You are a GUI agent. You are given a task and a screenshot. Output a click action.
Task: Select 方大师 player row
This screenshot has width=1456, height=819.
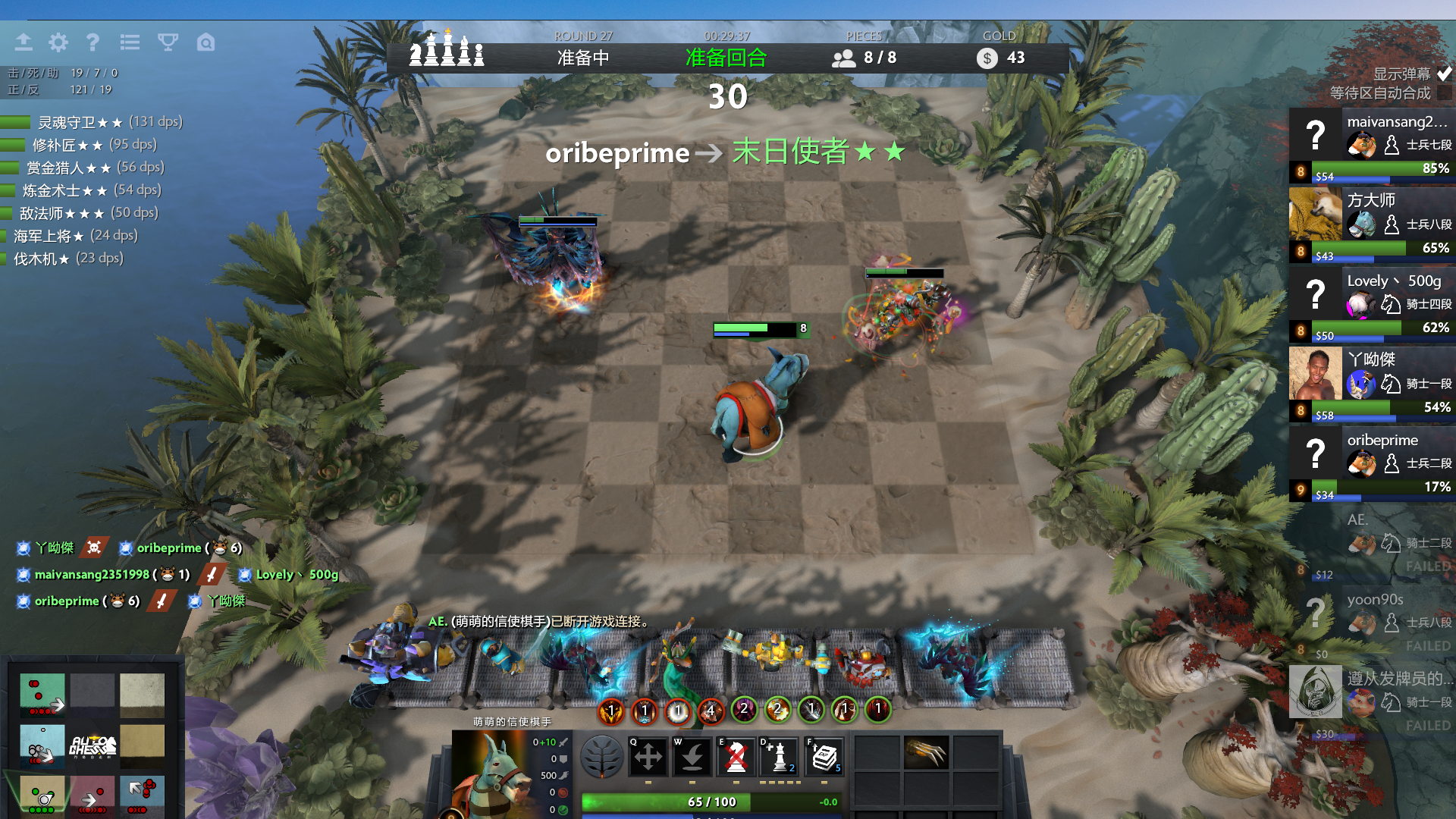(1373, 224)
